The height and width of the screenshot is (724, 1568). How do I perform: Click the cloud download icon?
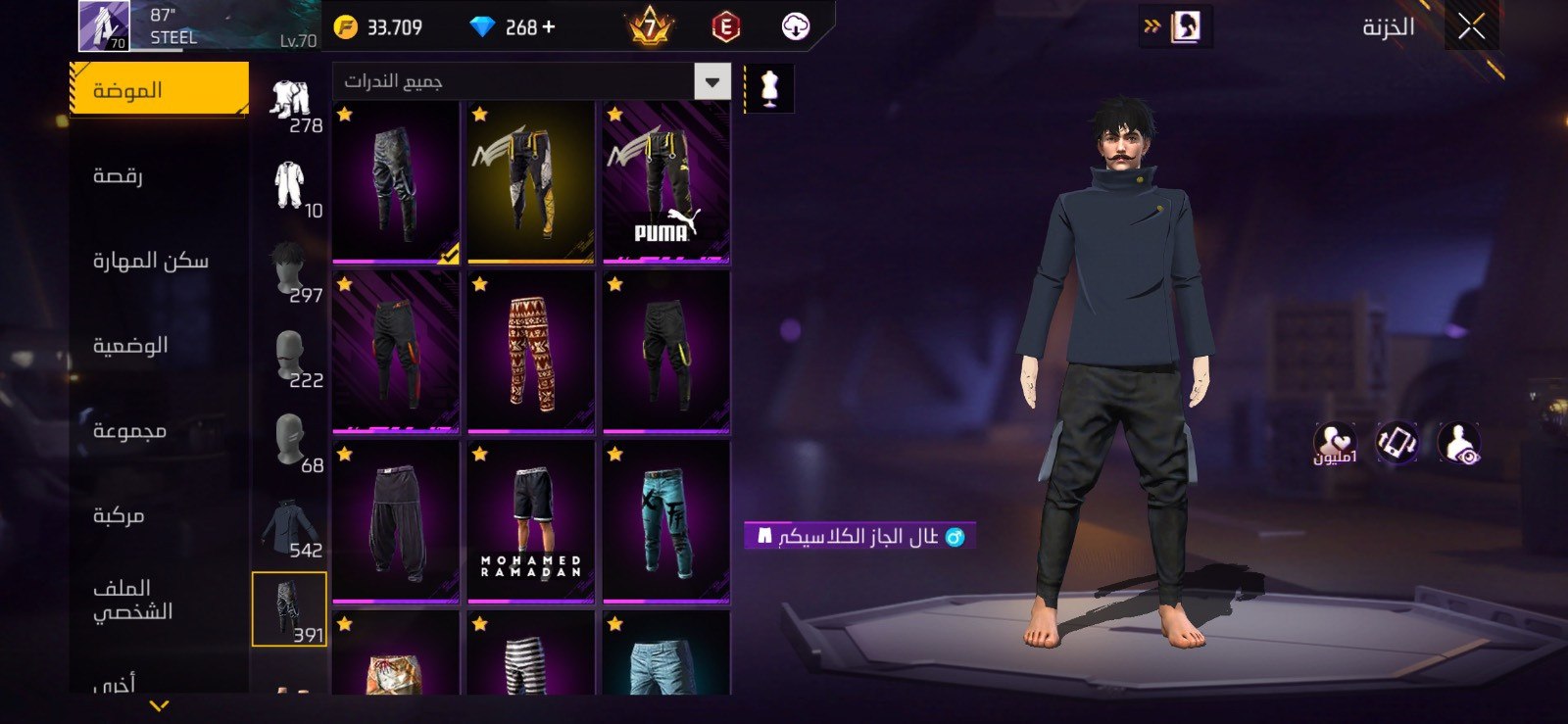[796, 27]
